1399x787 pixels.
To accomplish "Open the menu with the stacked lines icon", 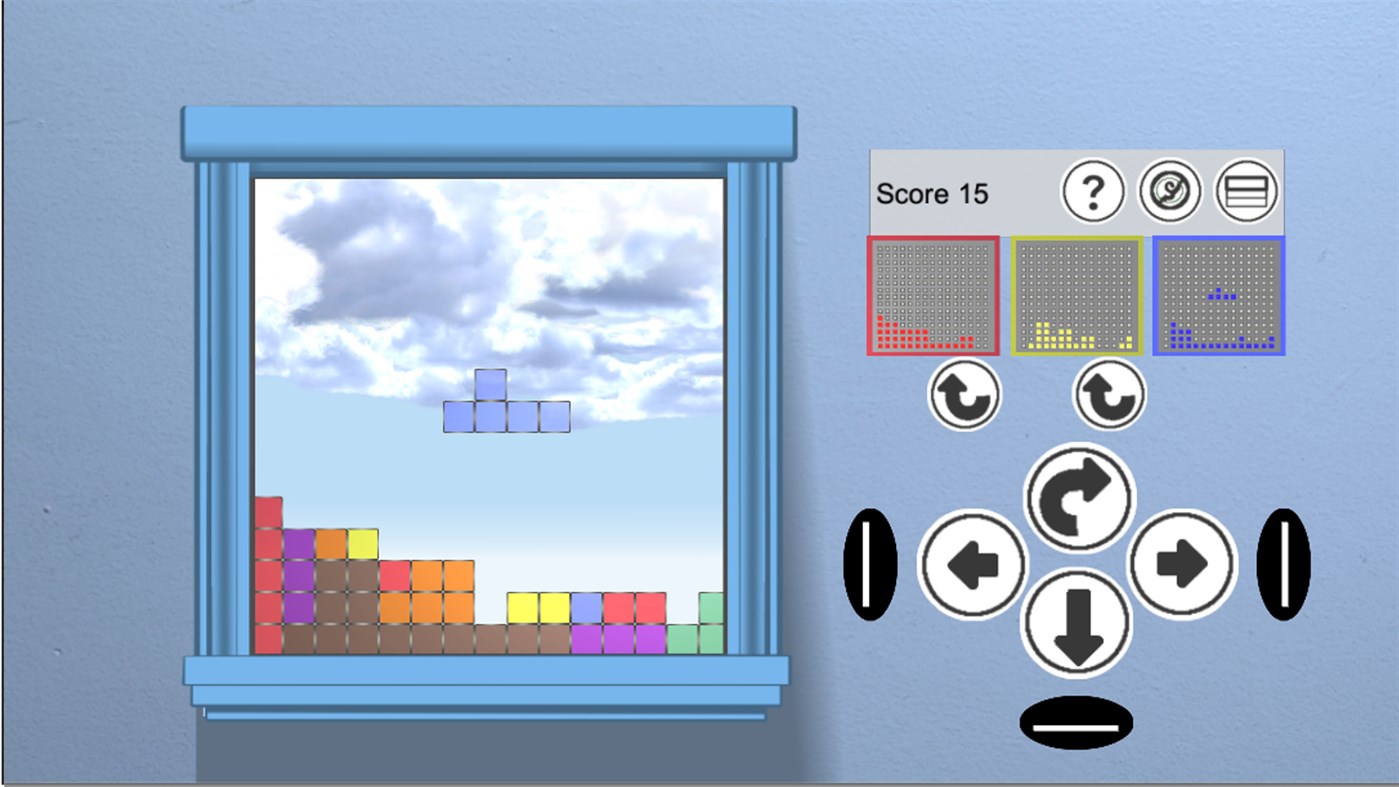I will [x=1247, y=191].
